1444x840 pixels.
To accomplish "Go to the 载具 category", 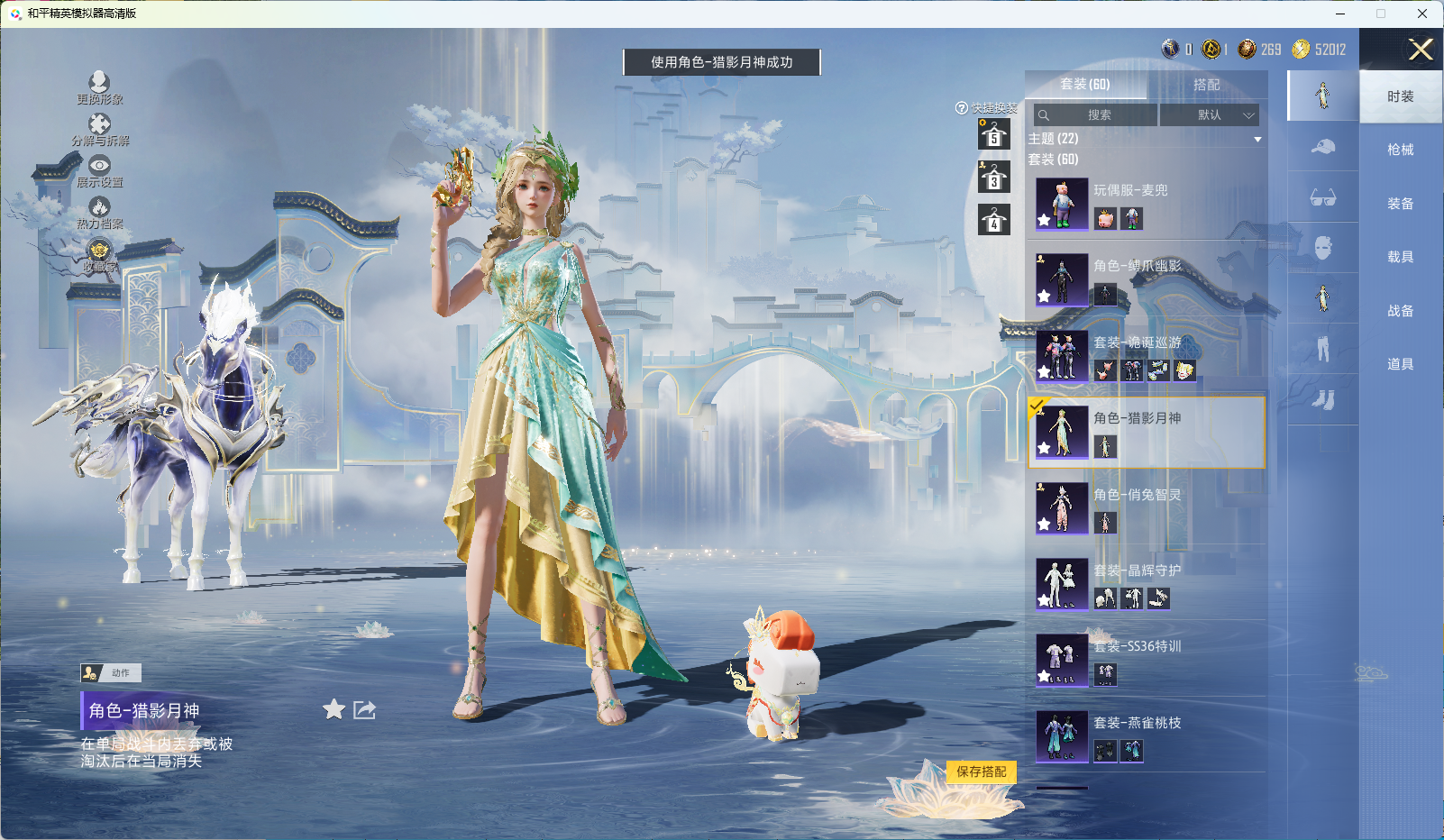I will coord(1400,257).
